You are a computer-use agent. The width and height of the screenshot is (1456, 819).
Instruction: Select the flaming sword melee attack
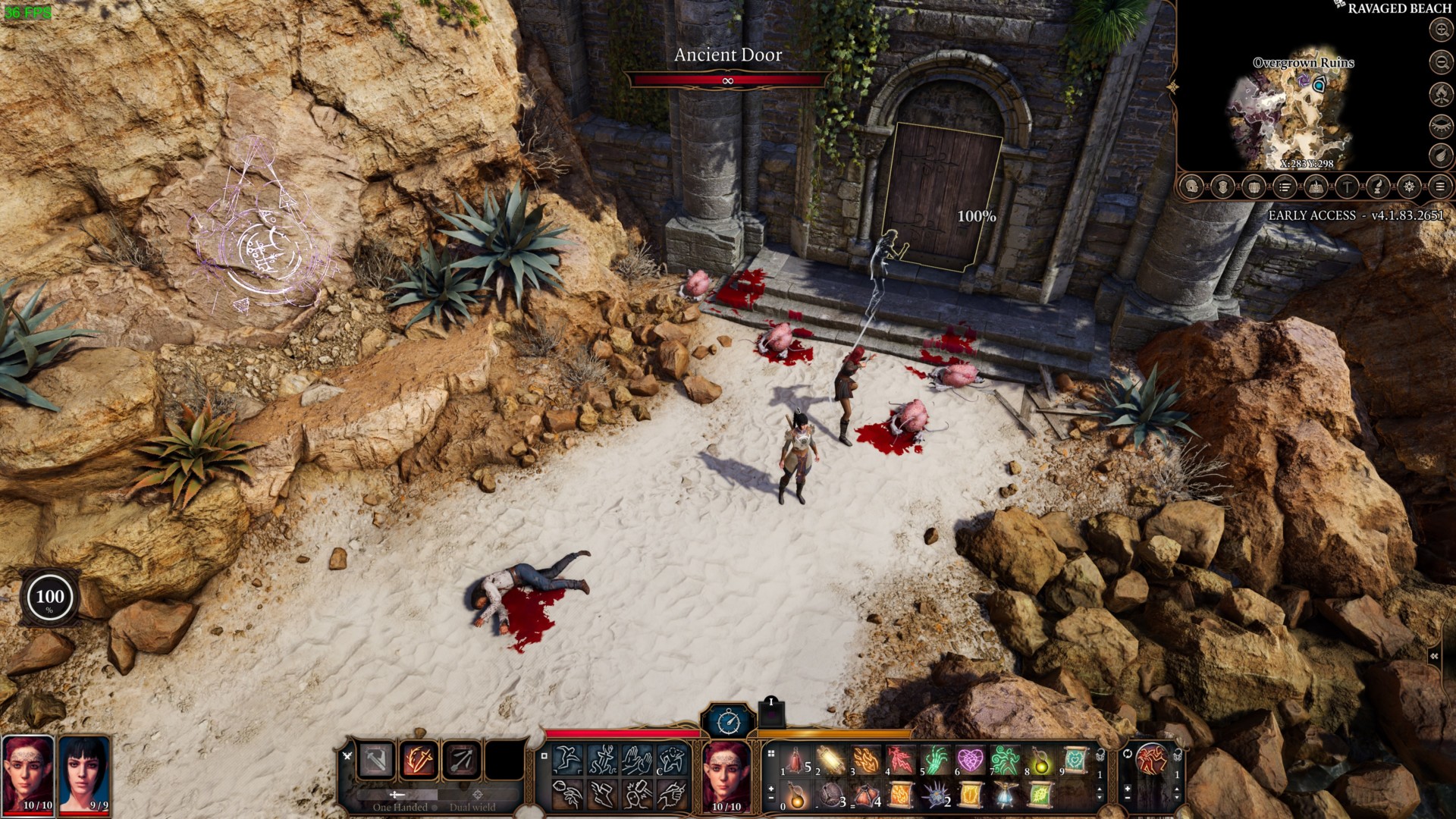click(419, 760)
